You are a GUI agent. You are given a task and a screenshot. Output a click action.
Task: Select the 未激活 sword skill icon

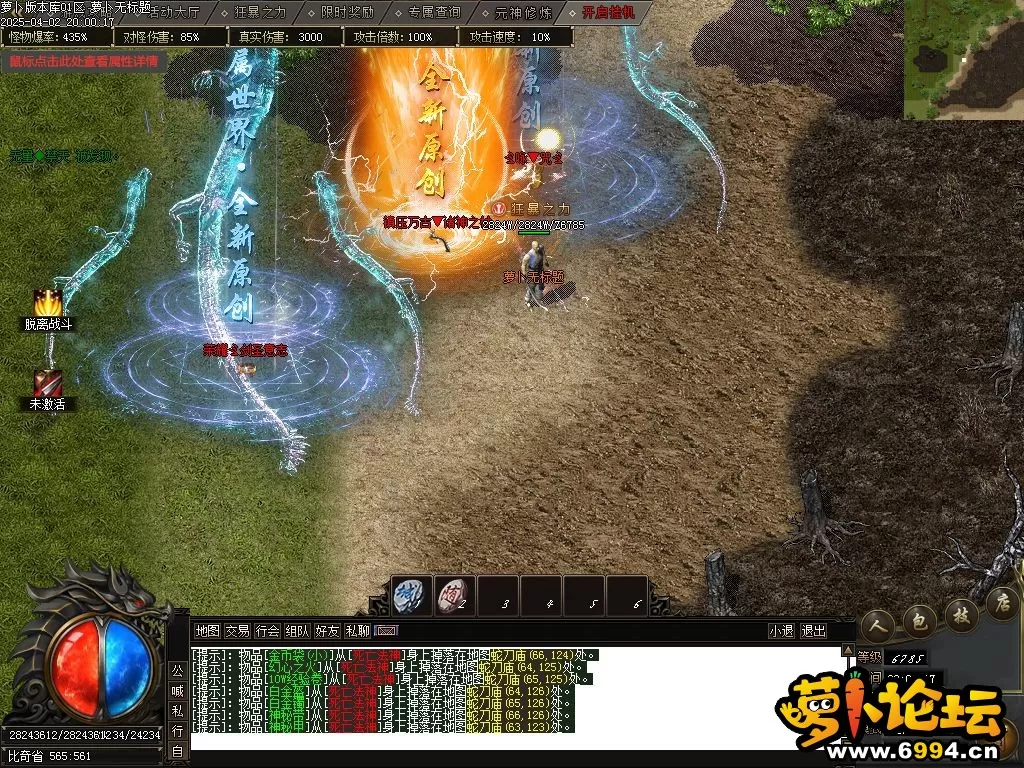48,383
